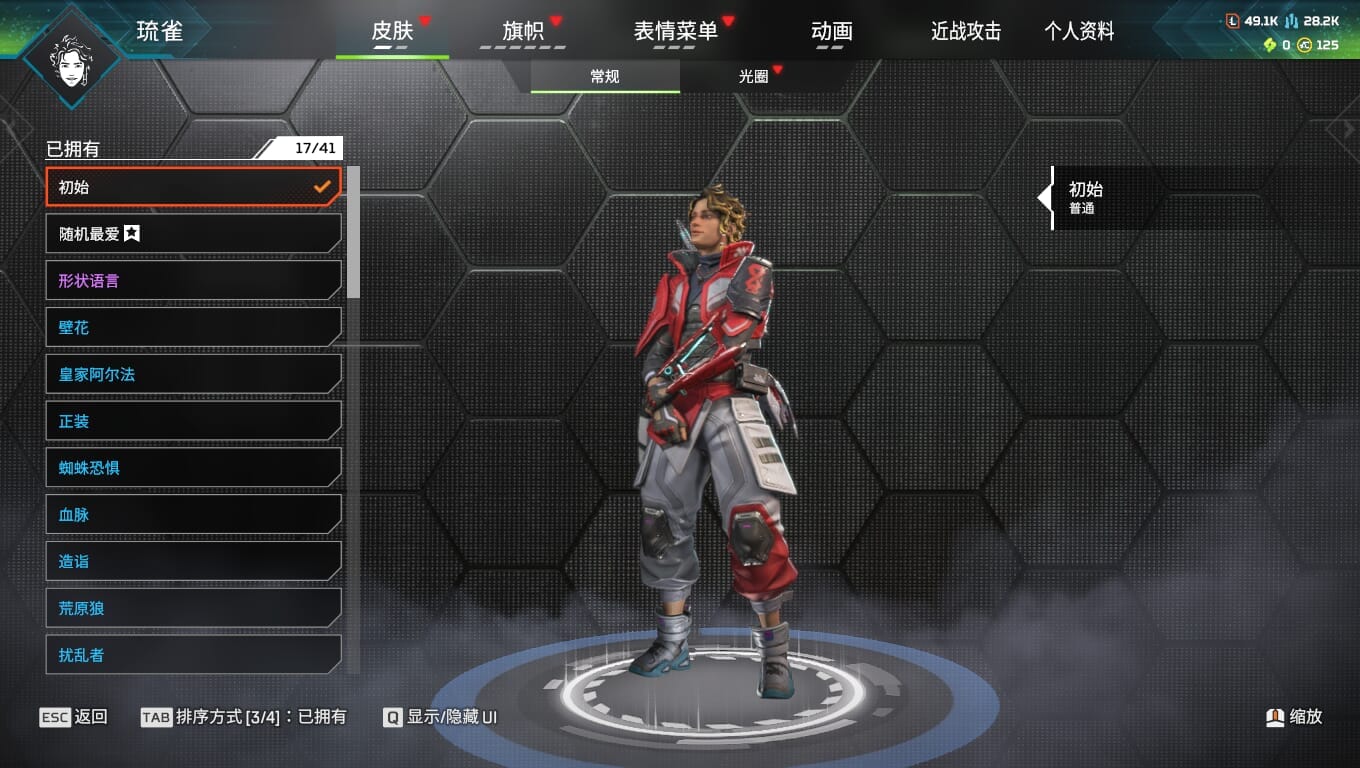Choose the 常规 sub-tab

[605, 76]
